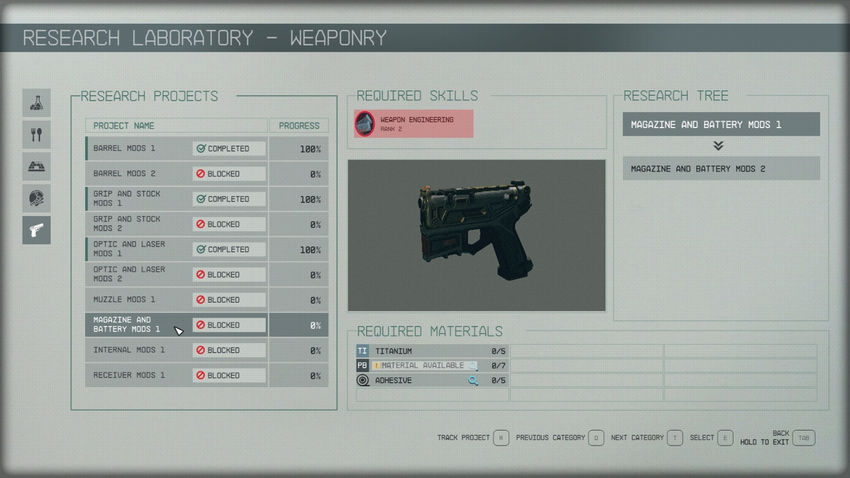
Task: Click the Weapon Engineering required skill
Action: click(412, 124)
